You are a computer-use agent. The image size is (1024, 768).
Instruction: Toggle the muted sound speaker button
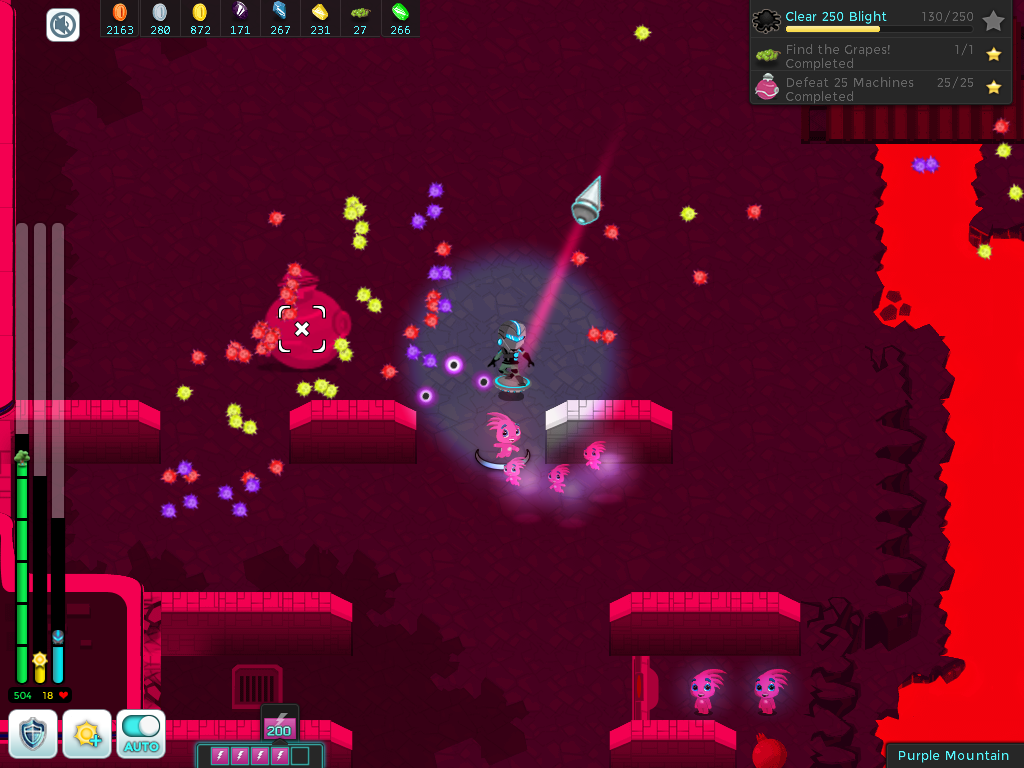click(63, 25)
